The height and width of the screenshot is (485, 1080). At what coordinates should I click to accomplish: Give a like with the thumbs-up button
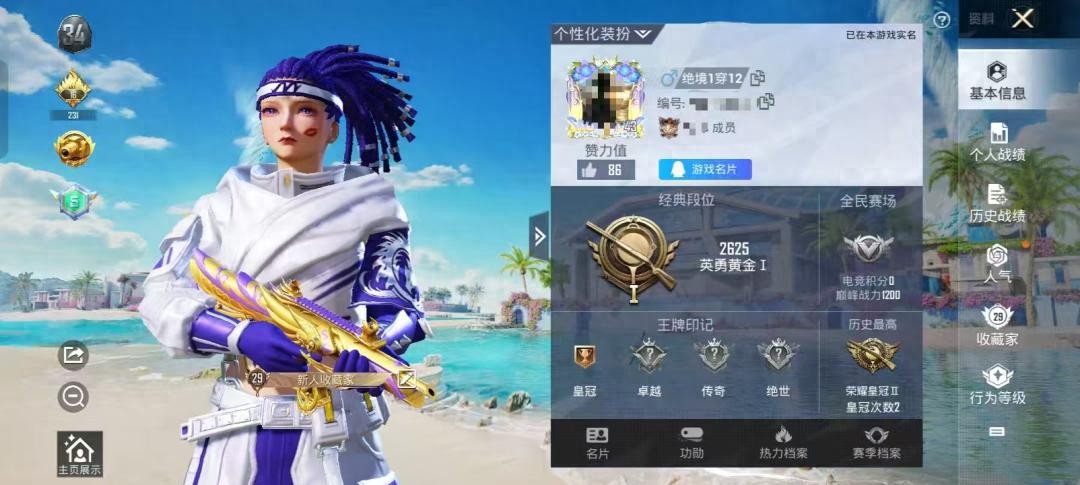(605, 170)
